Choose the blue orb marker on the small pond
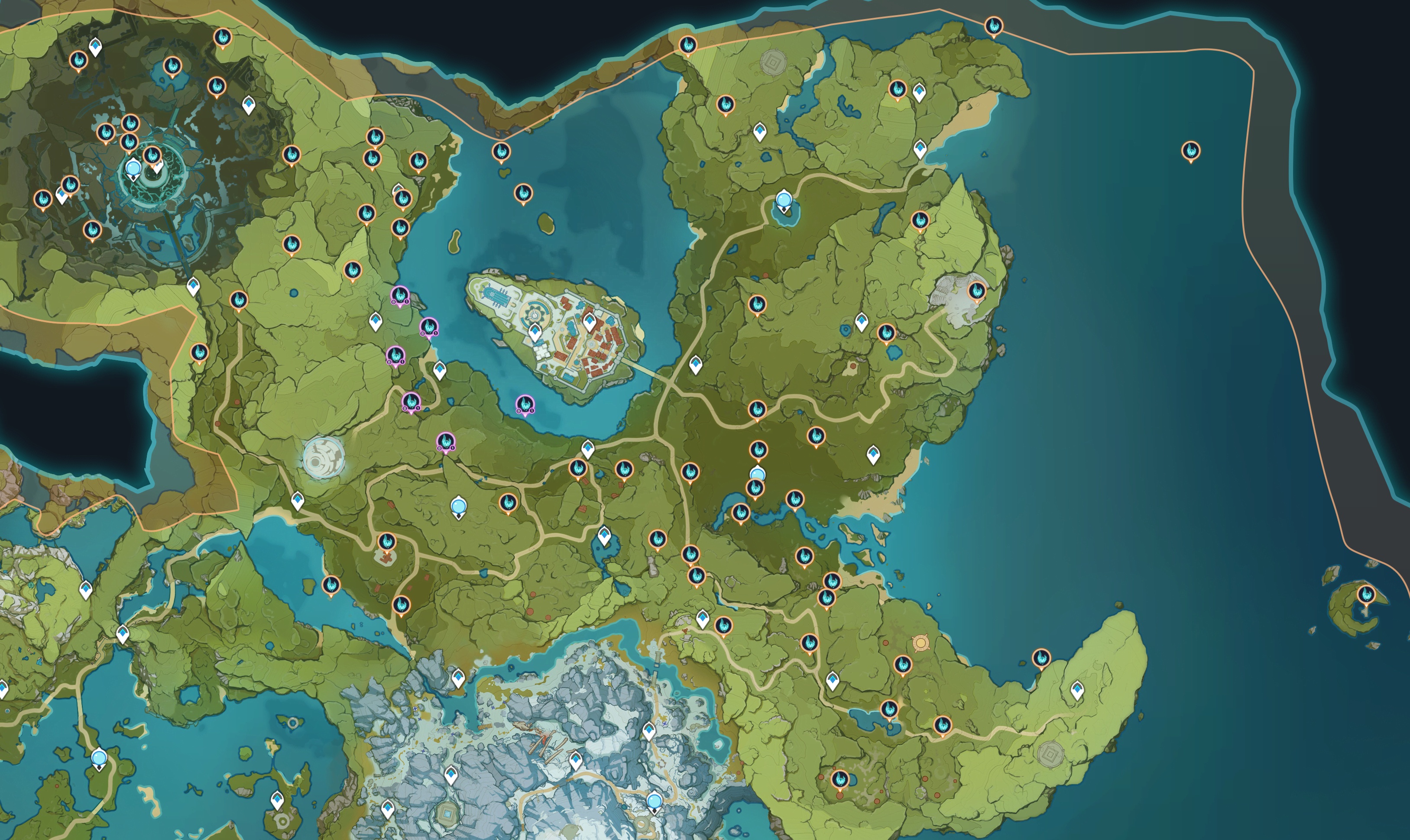Viewport: 1410px width, 840px height. pyautogui.click(x=784, y=200)
